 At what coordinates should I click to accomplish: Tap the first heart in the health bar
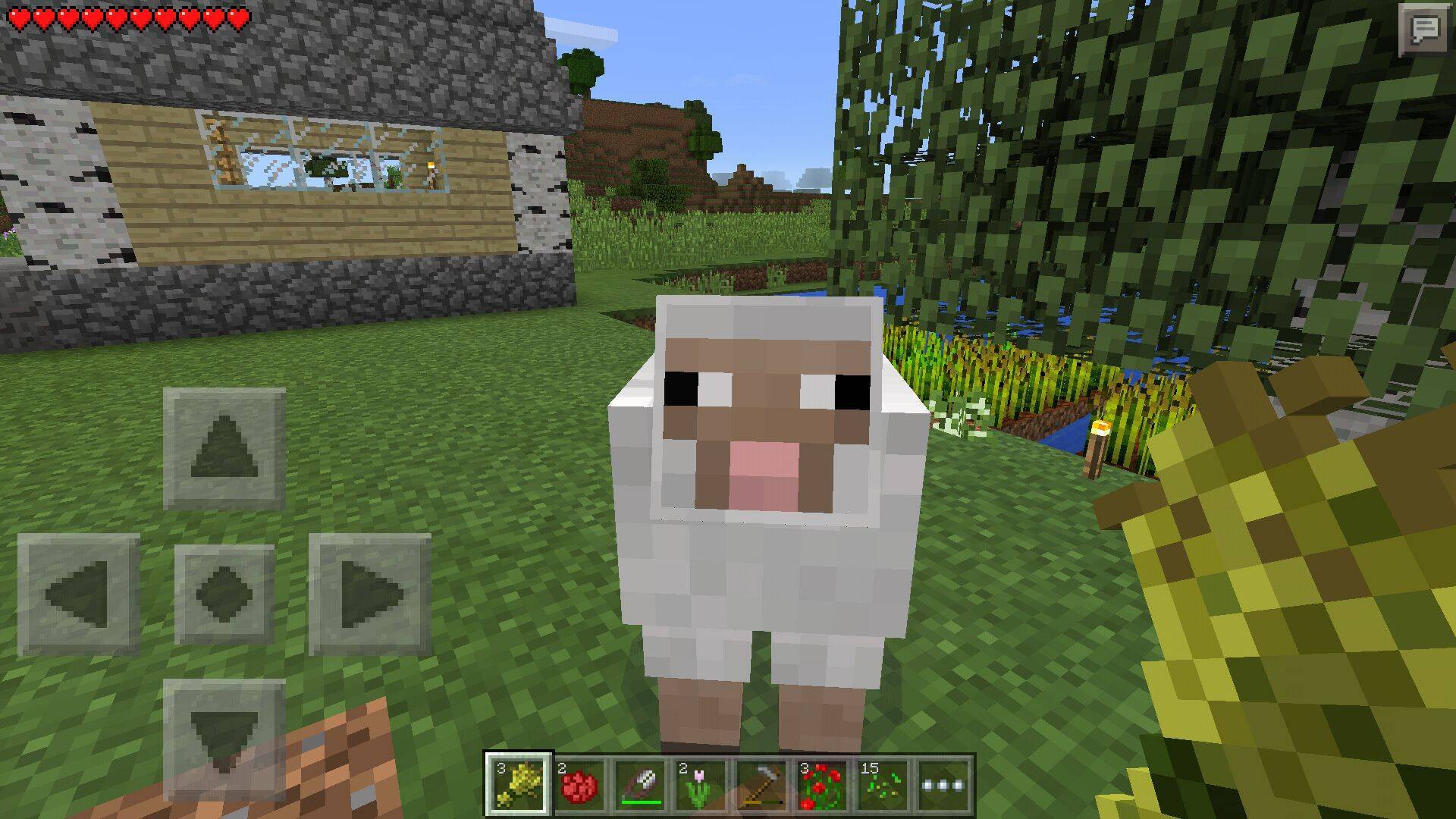pos(19,14)
